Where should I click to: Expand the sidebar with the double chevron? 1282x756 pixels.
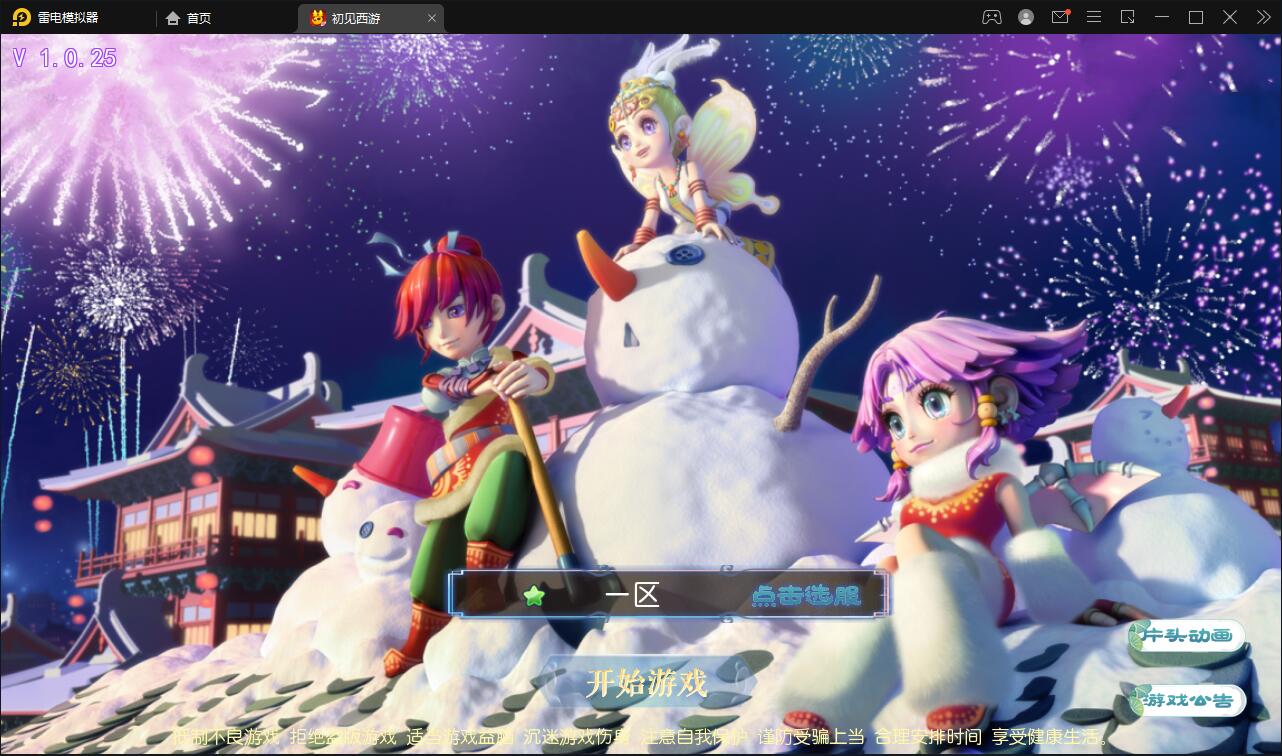coord(1262,17)
